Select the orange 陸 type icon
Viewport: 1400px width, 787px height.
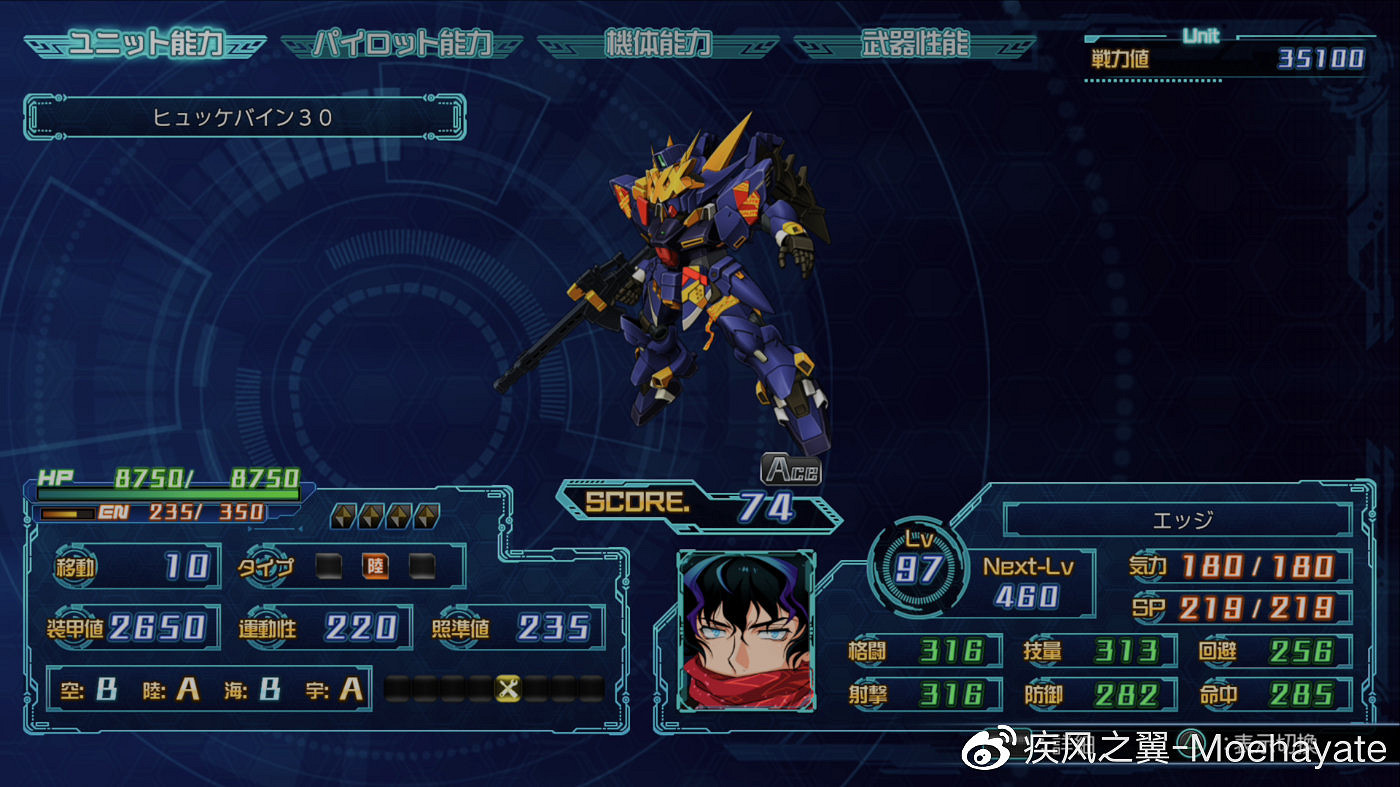tap(375, 567)
